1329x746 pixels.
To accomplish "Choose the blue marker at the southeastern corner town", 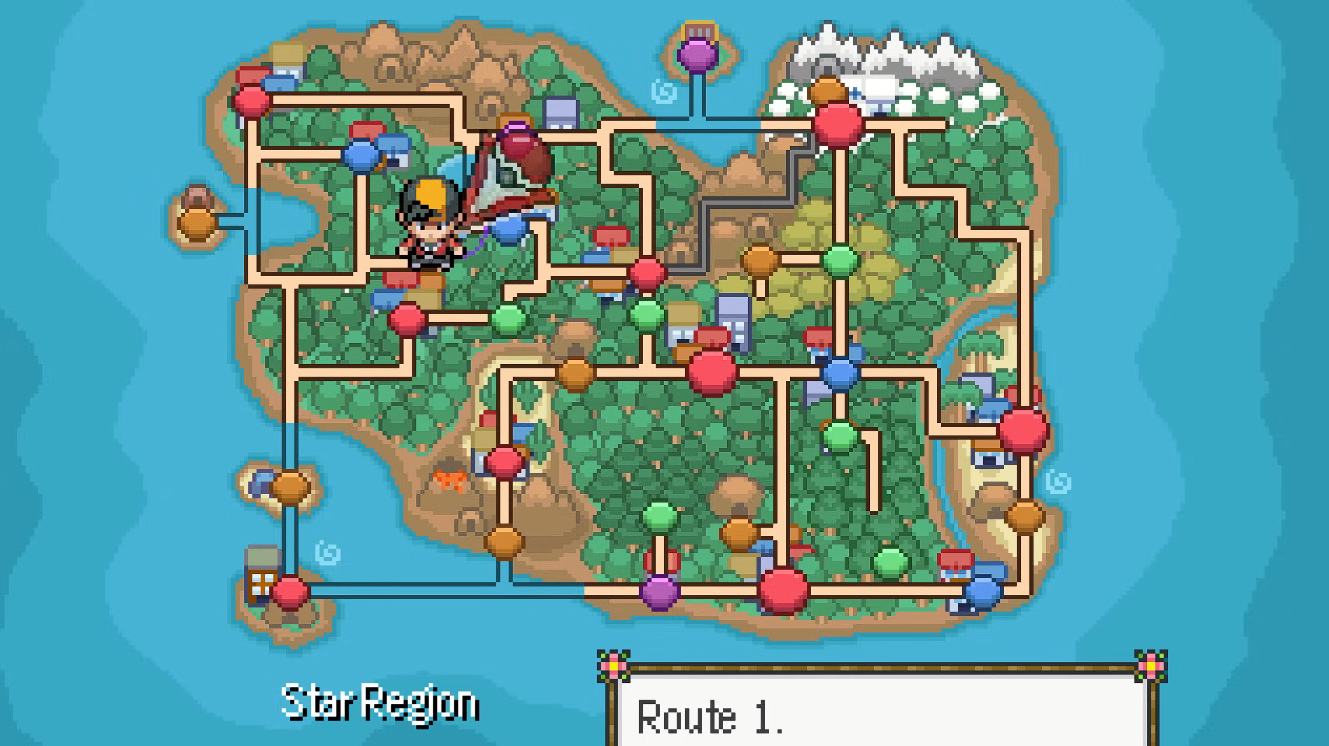I will point(983,591).
